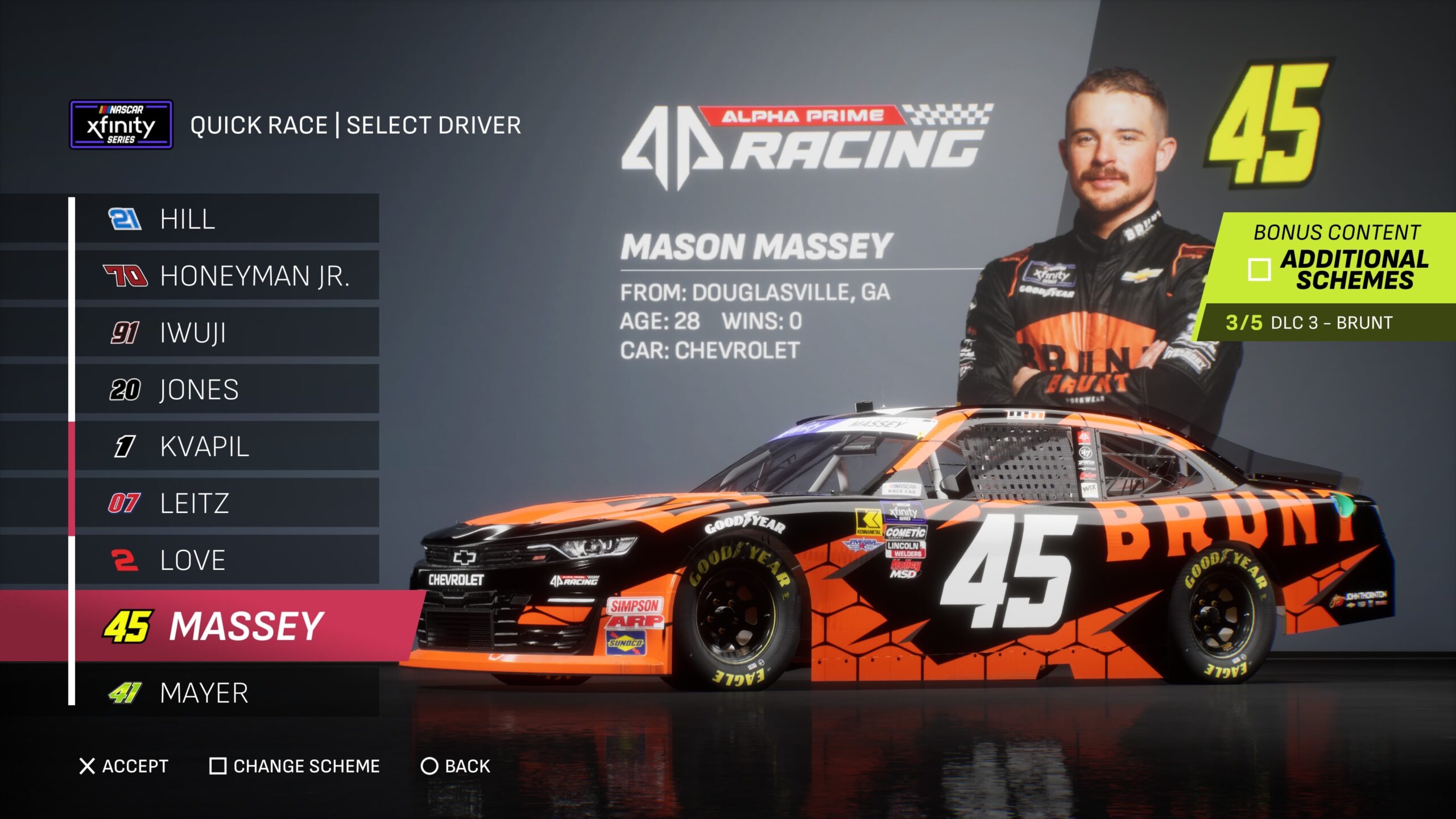Select driver Hill, number 21

(x=226, y=219)
